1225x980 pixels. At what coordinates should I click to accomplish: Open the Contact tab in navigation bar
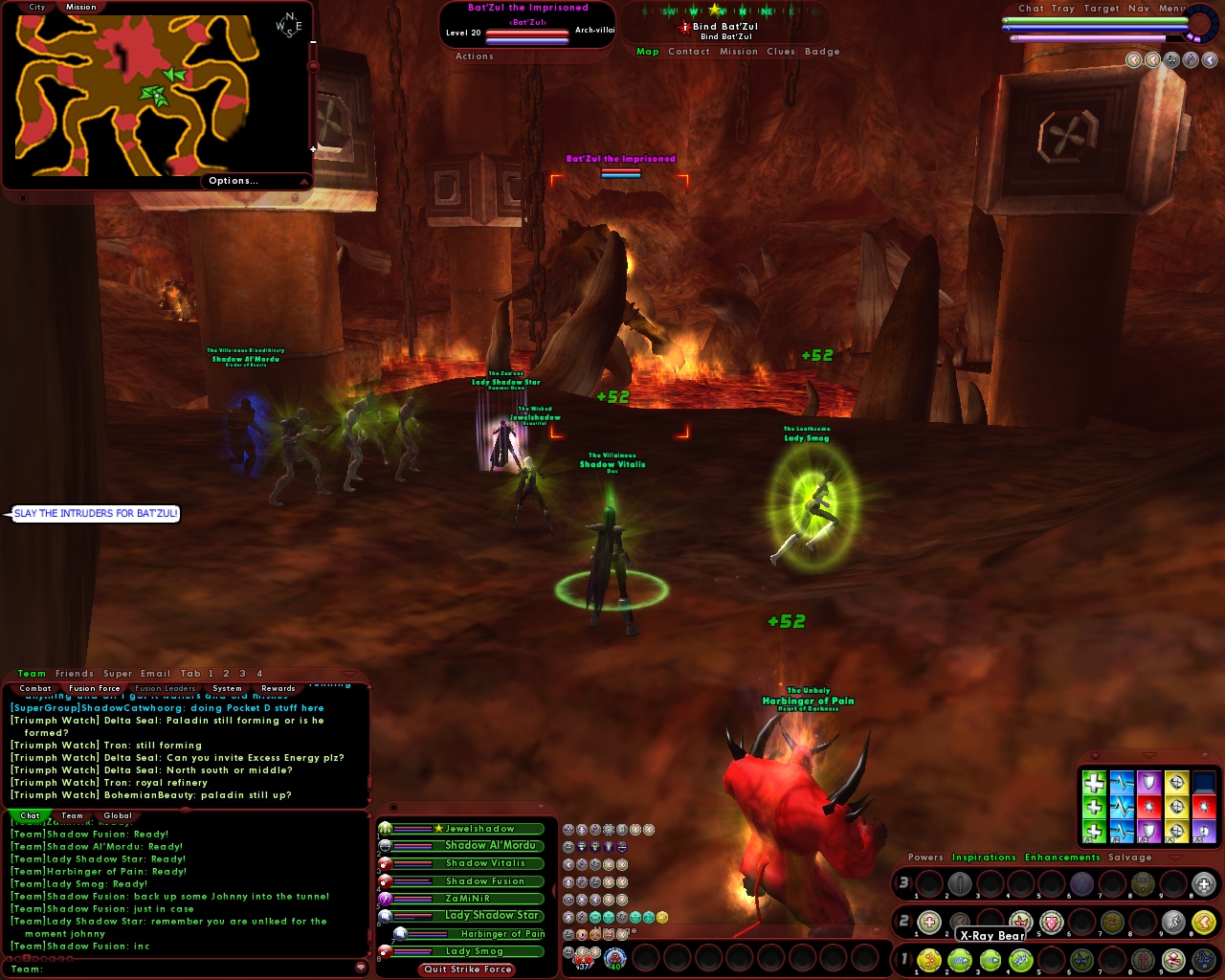pyautogui.click(x=689, y=52)
